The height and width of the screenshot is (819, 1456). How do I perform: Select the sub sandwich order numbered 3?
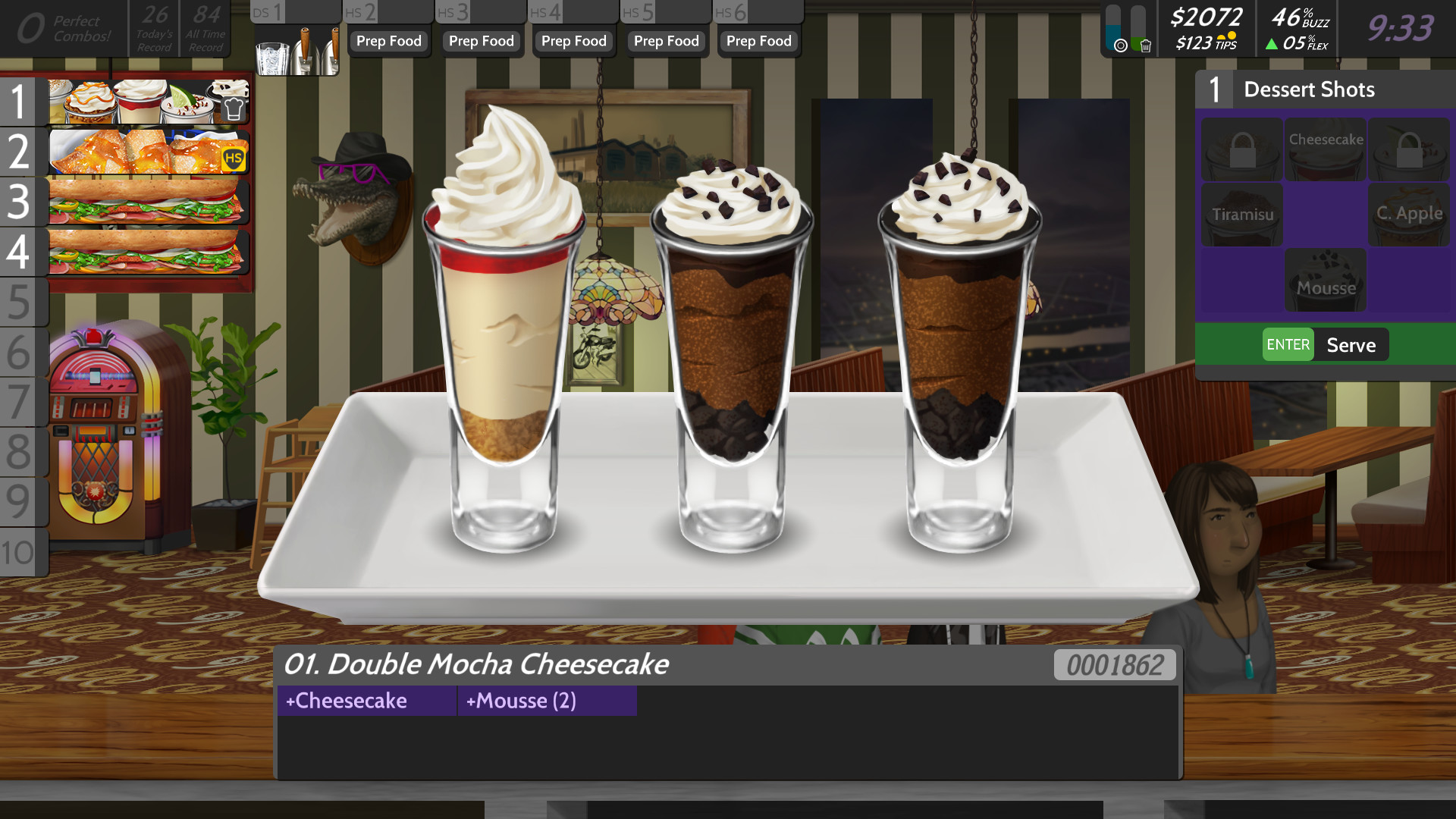coord(148,202)
